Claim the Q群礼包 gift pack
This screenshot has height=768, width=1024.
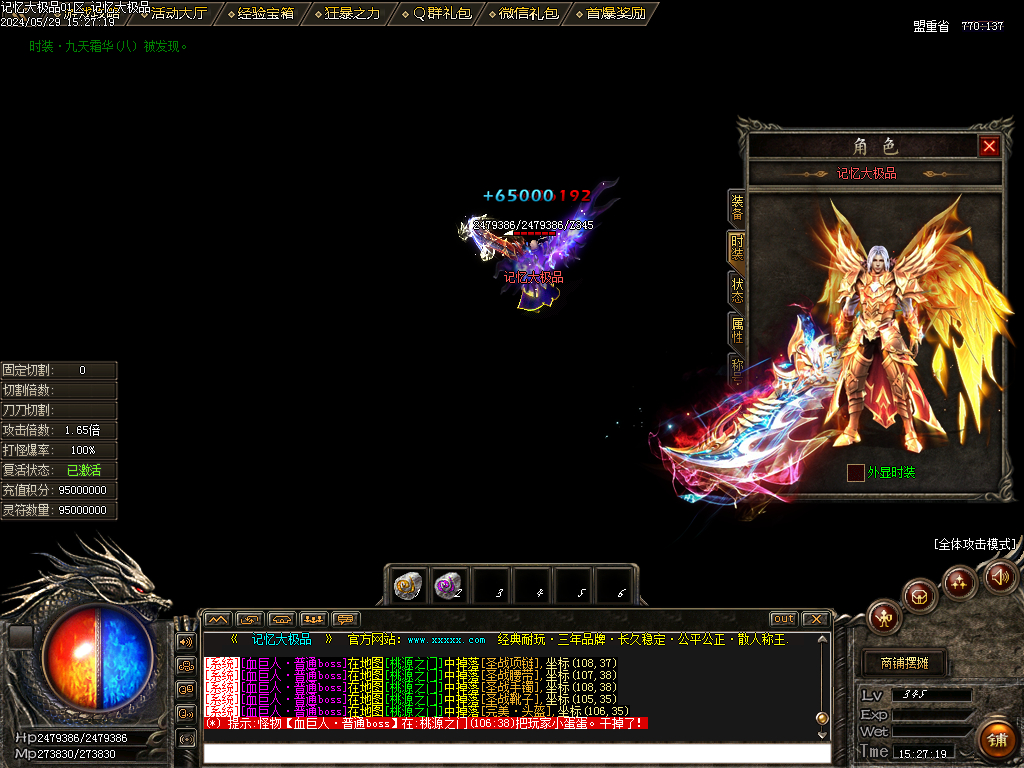point(433,13)
